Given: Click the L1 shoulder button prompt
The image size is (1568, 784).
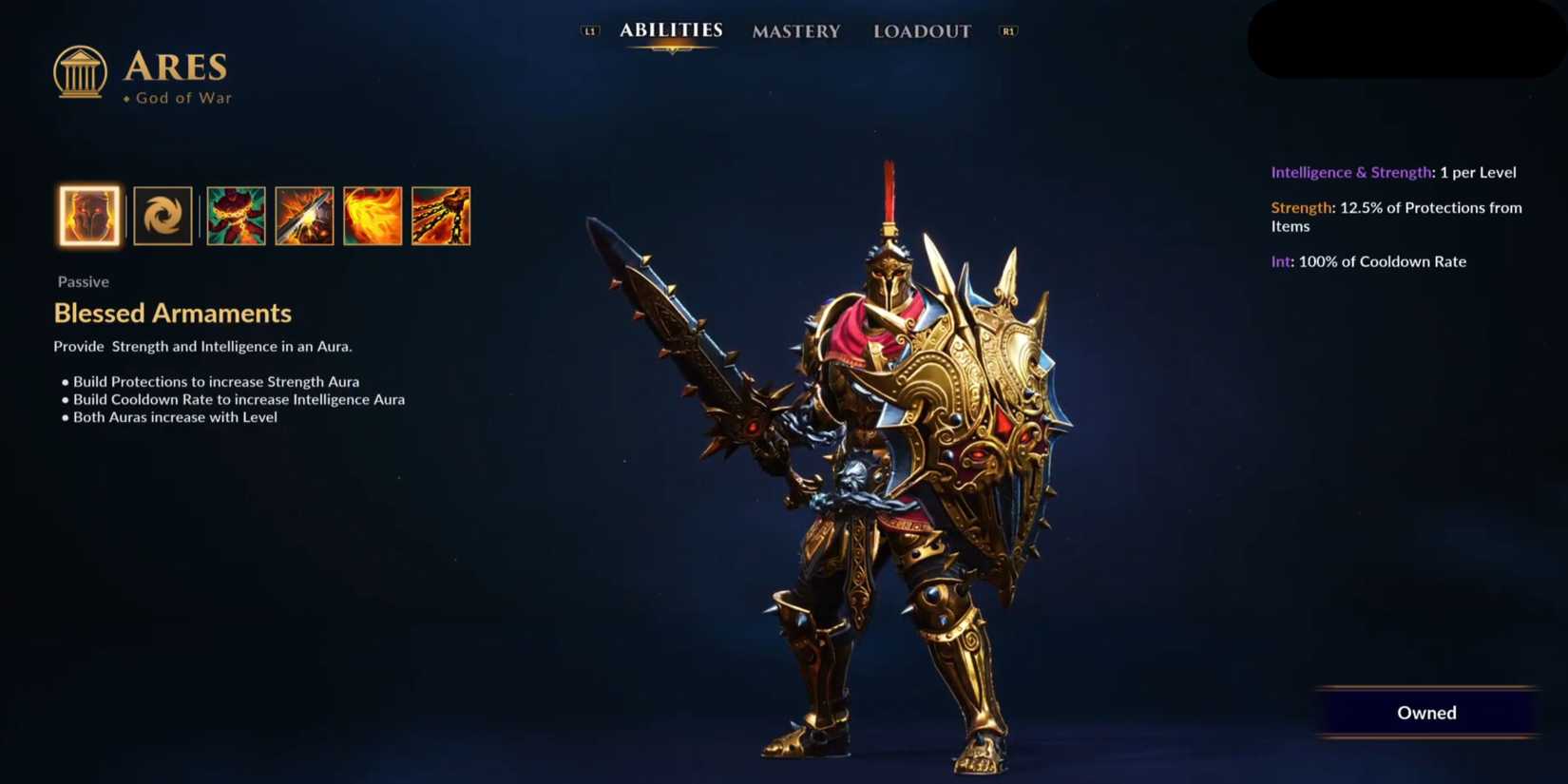Looking at the screenshot, I should click(590, 29).
